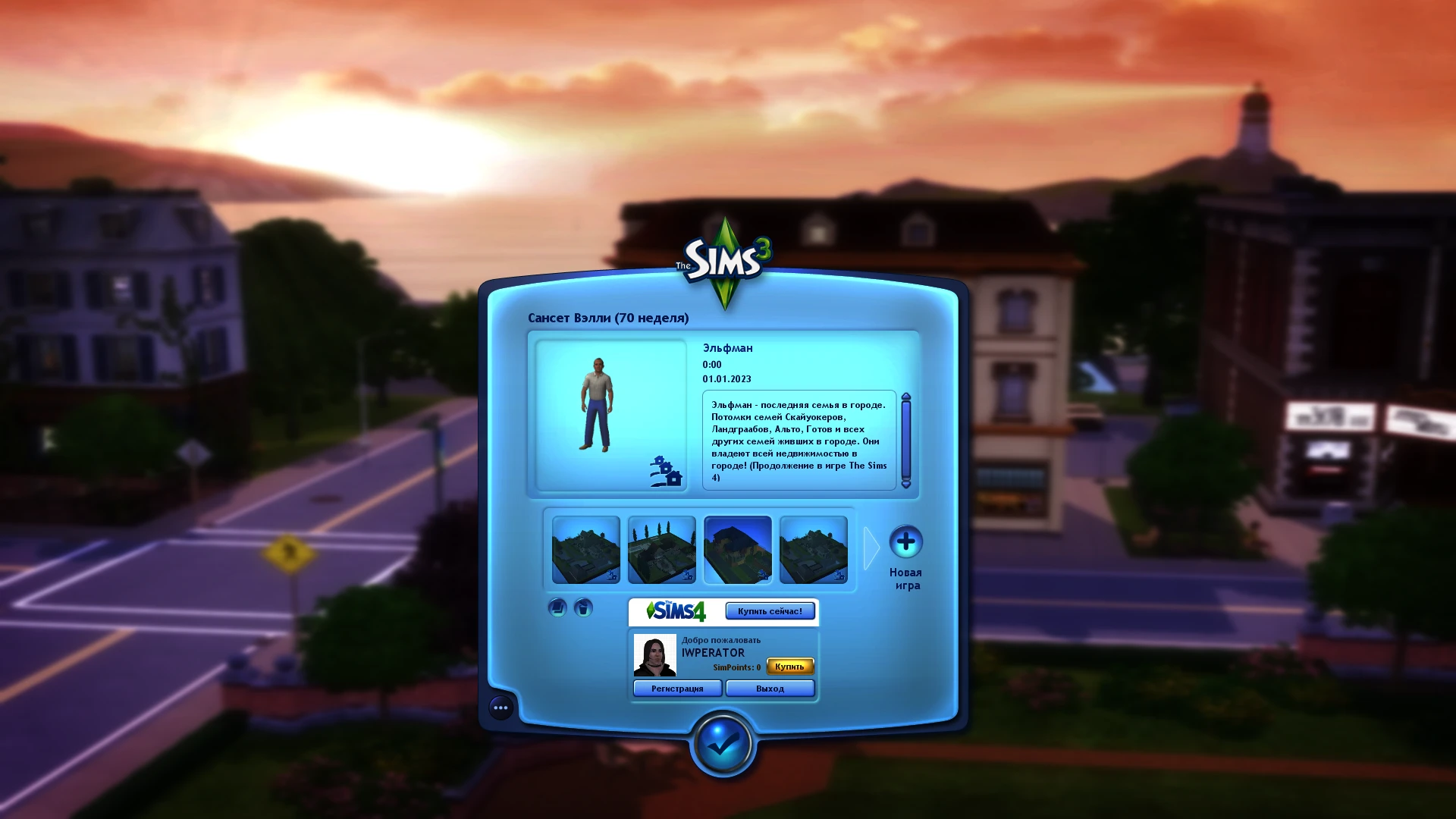
Task: Click the Регистрация button
Action: tap(677, 688)
